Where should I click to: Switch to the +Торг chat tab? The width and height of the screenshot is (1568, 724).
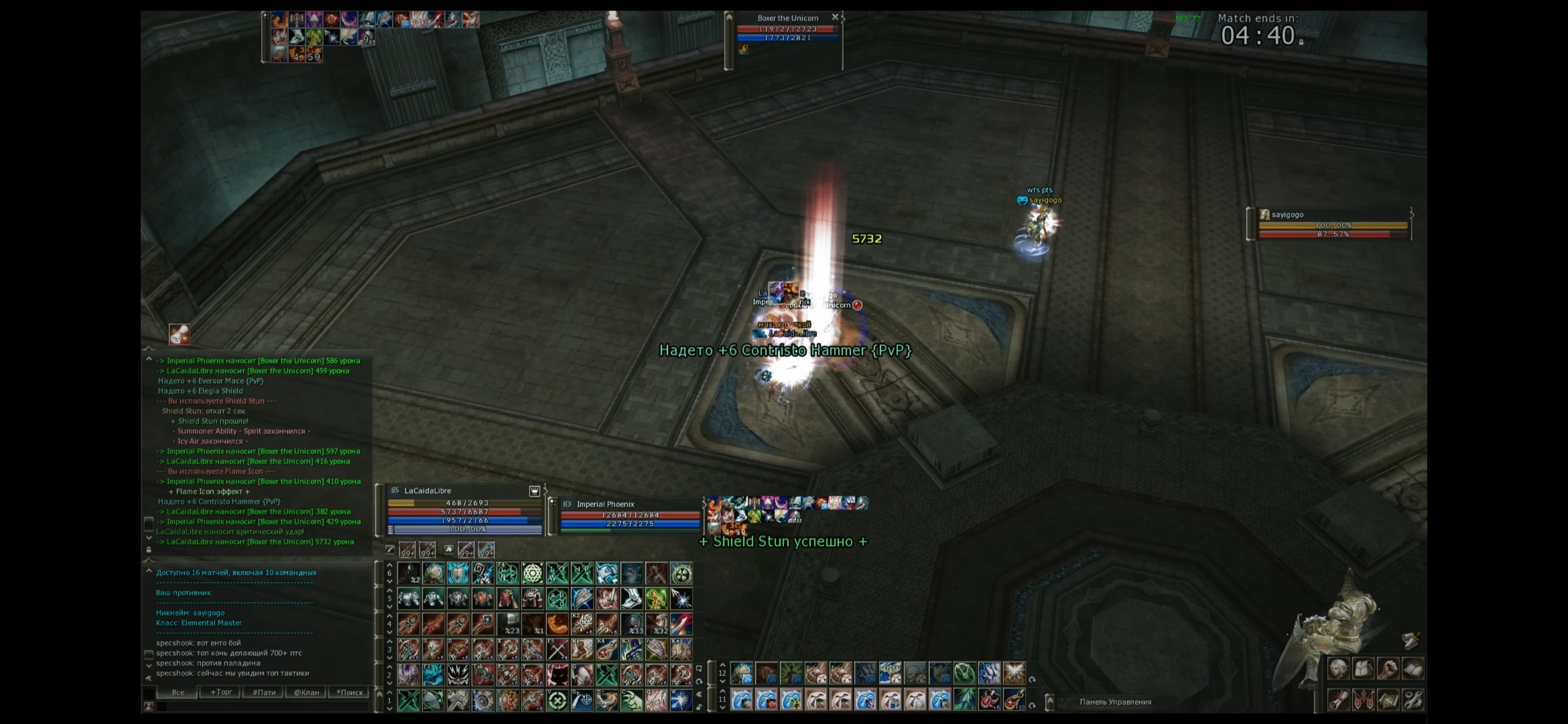point(221,692)
